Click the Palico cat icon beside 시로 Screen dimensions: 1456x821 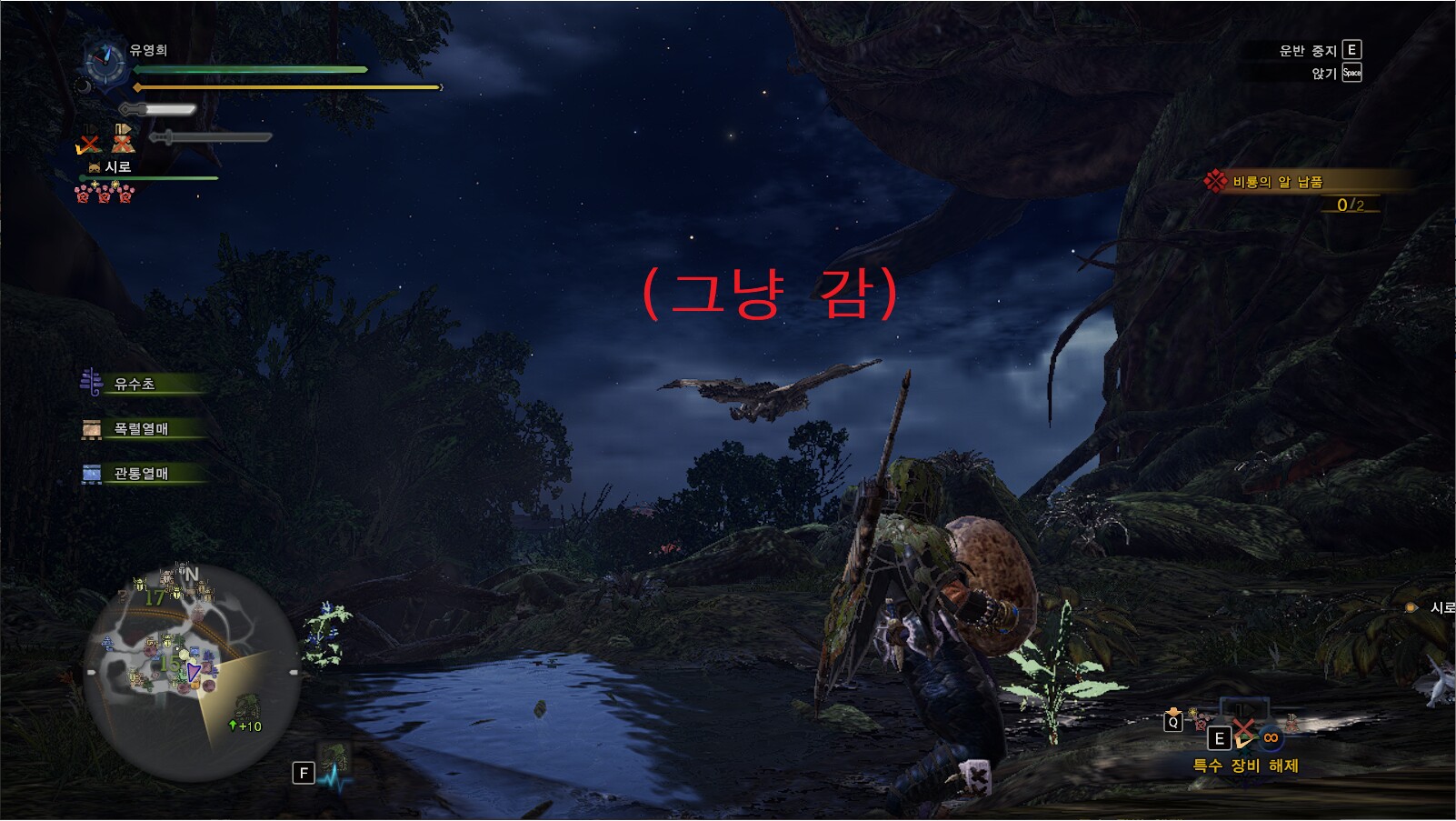click(95, 165)
